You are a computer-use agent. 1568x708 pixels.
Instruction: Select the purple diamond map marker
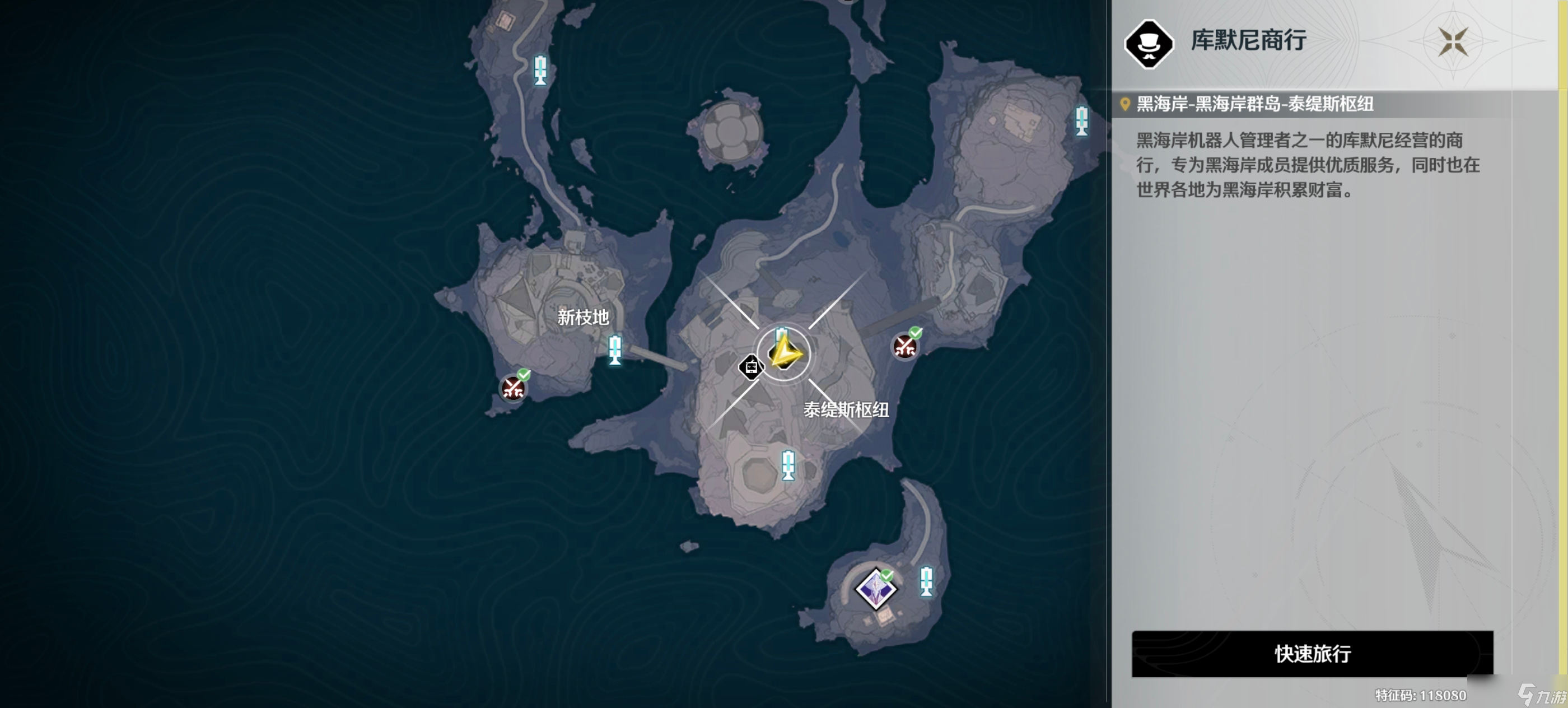point(875,589)
